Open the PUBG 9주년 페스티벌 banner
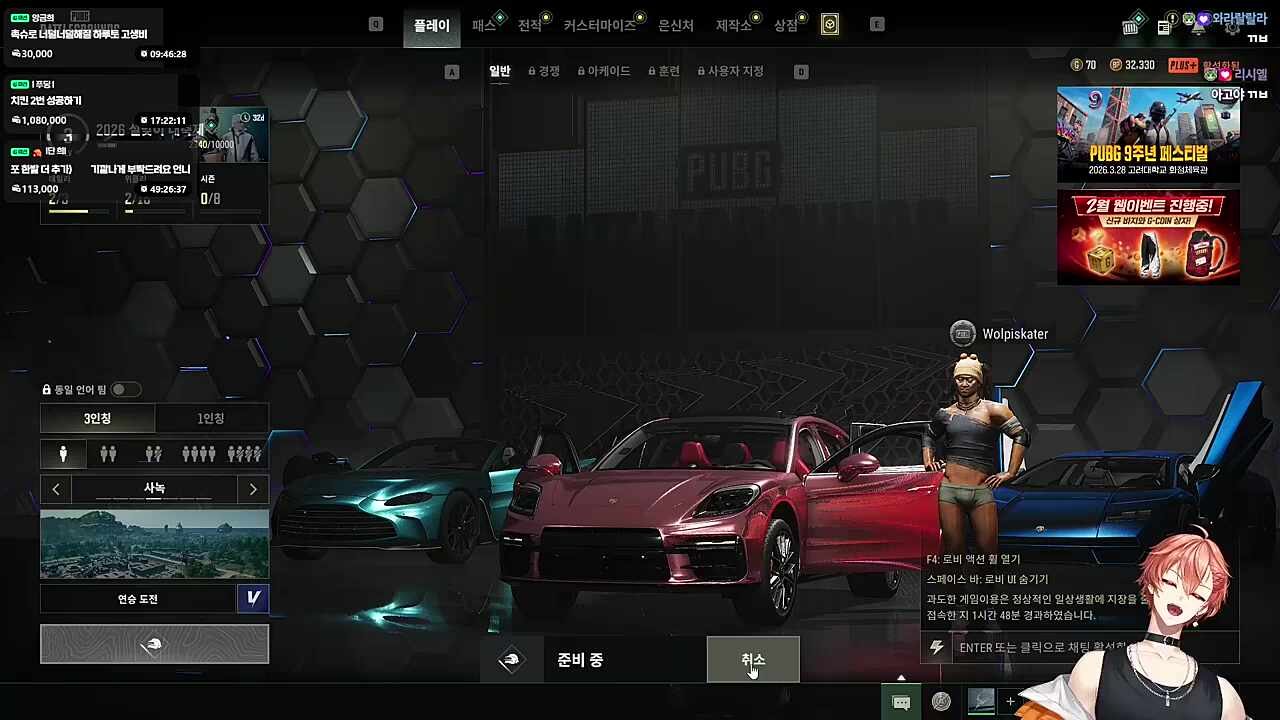Screen dimensions: 1280x720 [1148, 134]
